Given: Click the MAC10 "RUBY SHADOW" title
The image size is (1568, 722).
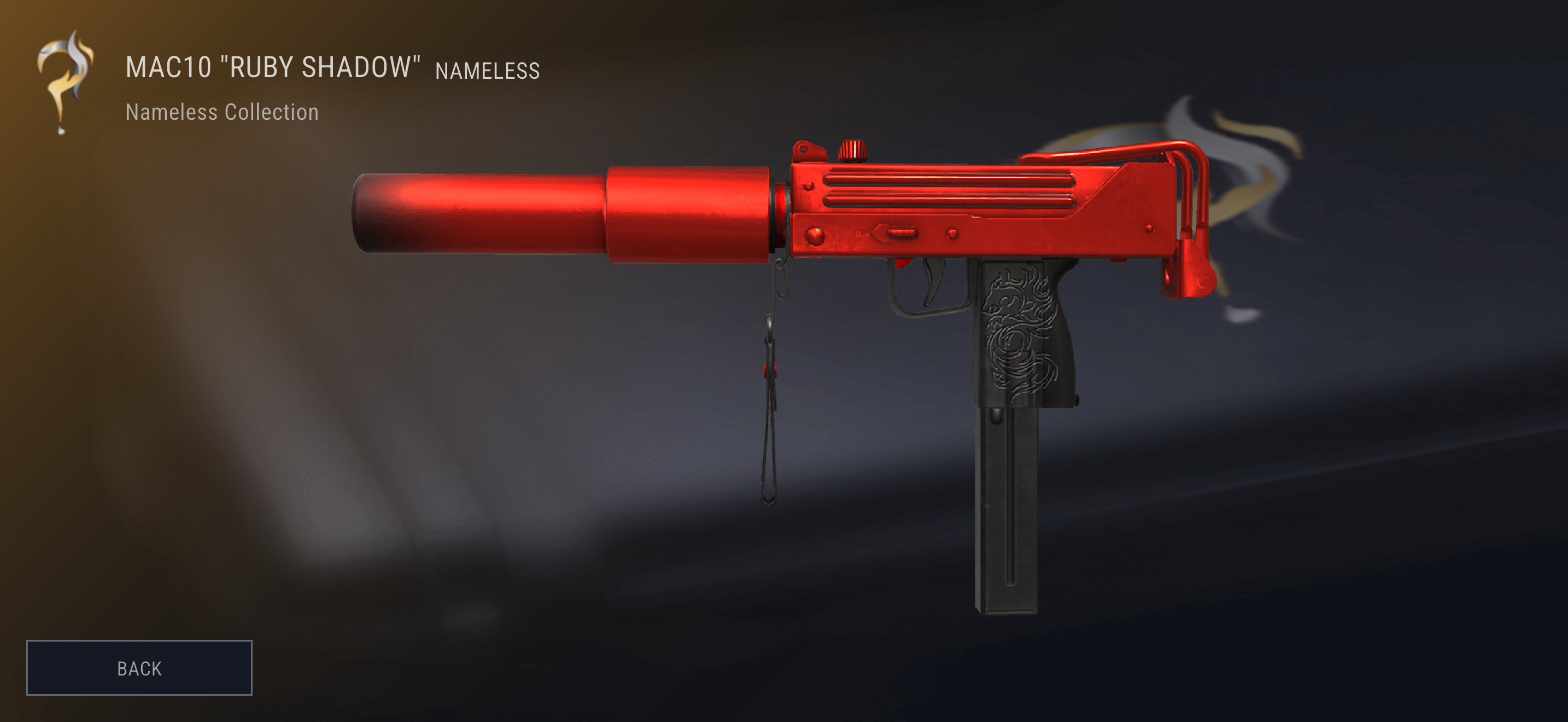Looking at the screenshot, I should click(x=274, y=67).
